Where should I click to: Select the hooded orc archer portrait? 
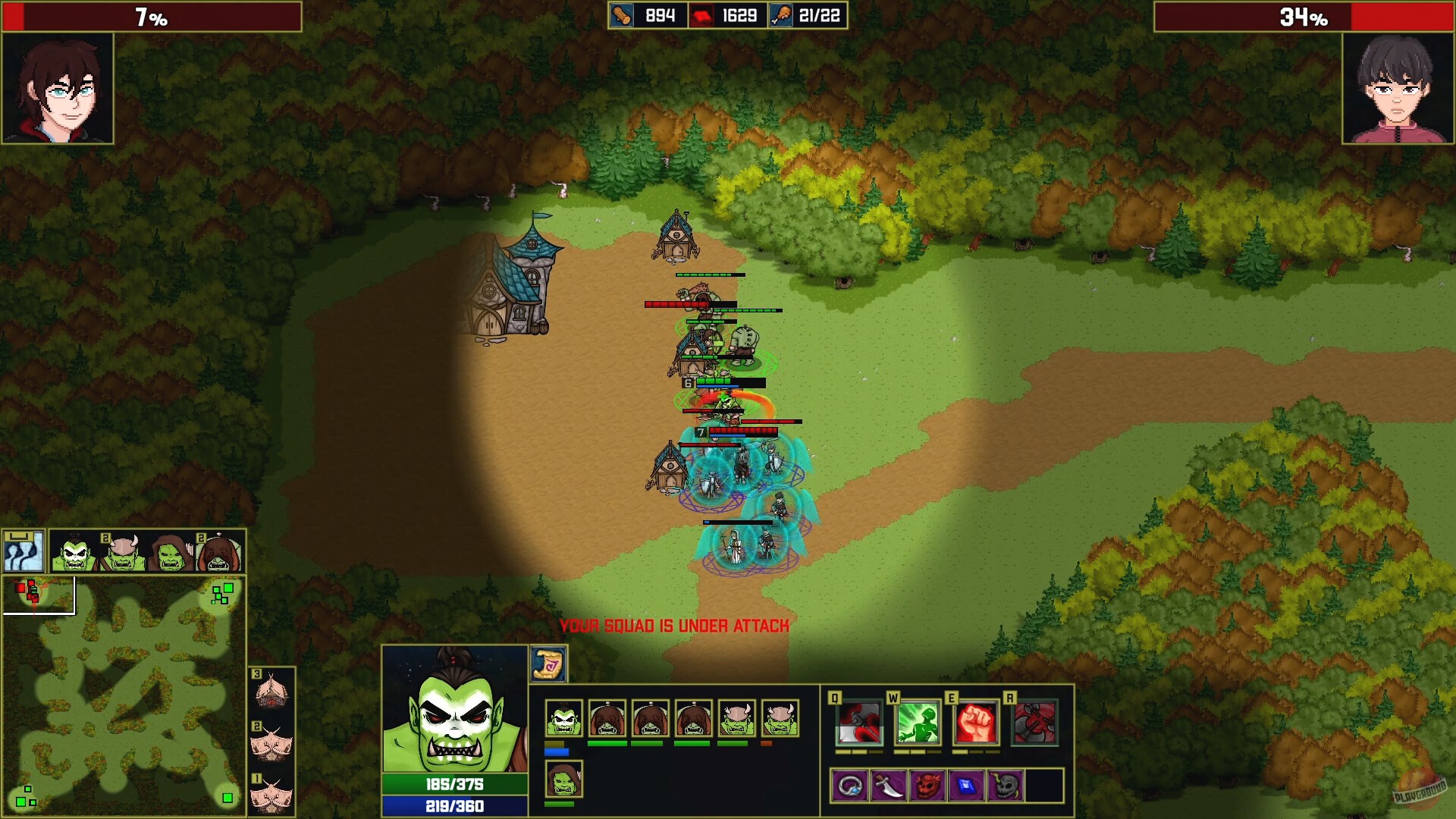pyautogui.click(x=169, y=552)
